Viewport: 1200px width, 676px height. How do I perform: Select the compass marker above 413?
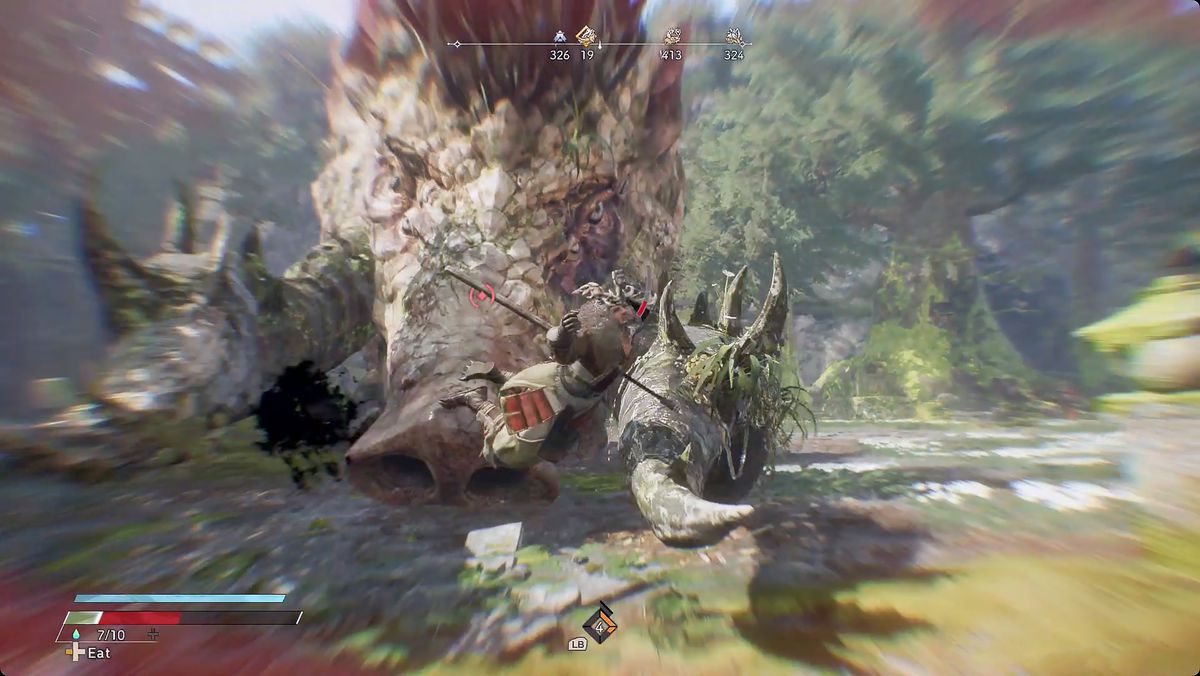(671, 37)
